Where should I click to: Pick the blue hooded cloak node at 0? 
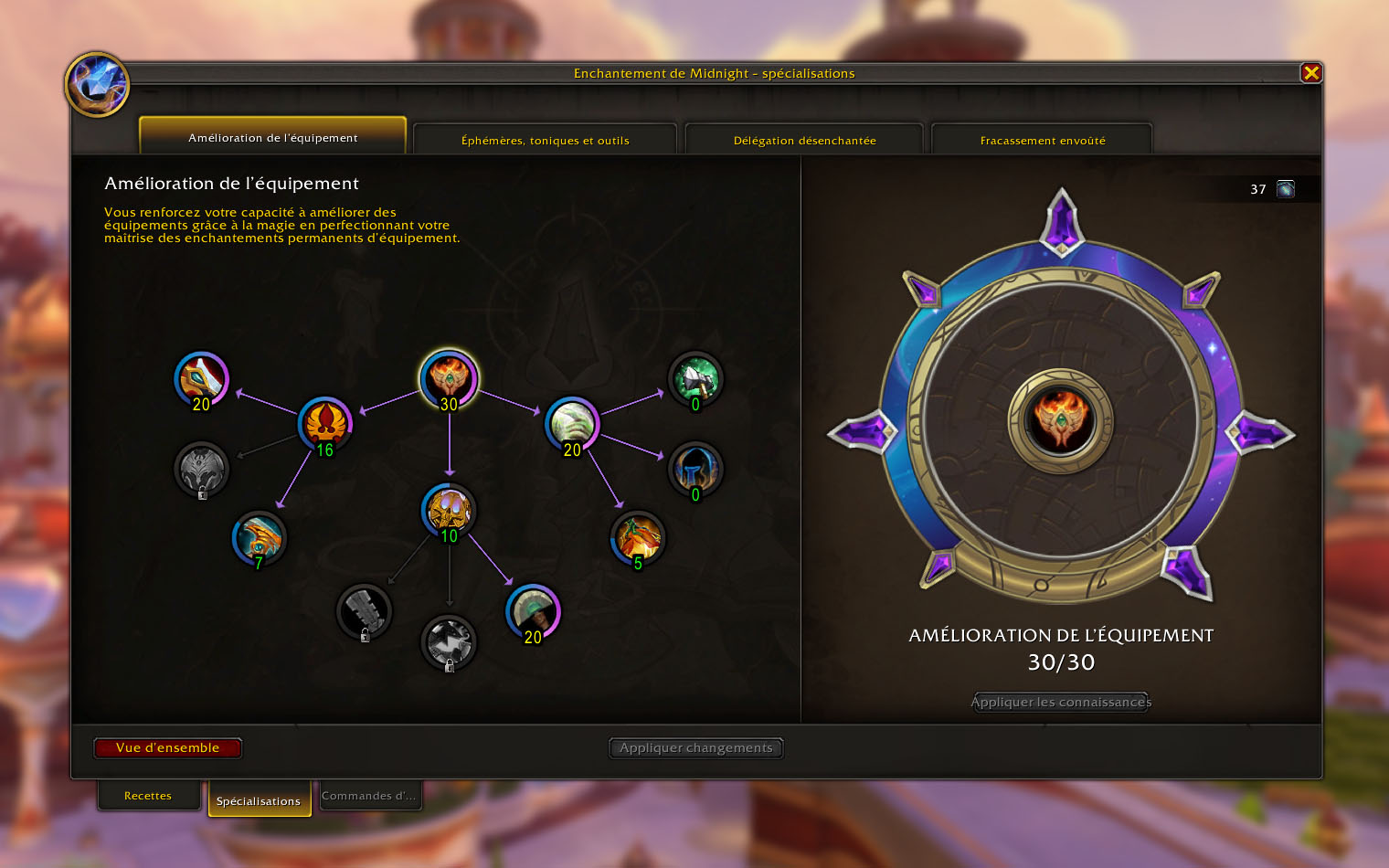click(695, 469)
